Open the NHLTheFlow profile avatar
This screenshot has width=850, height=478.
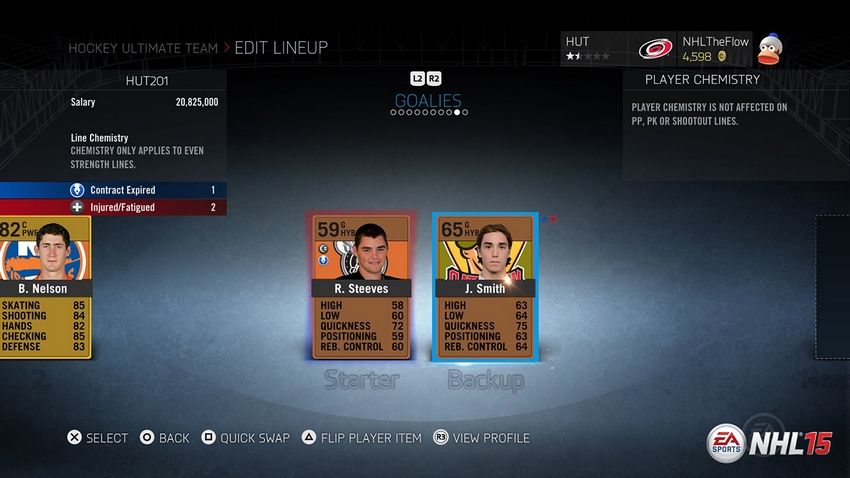point(769,48)
